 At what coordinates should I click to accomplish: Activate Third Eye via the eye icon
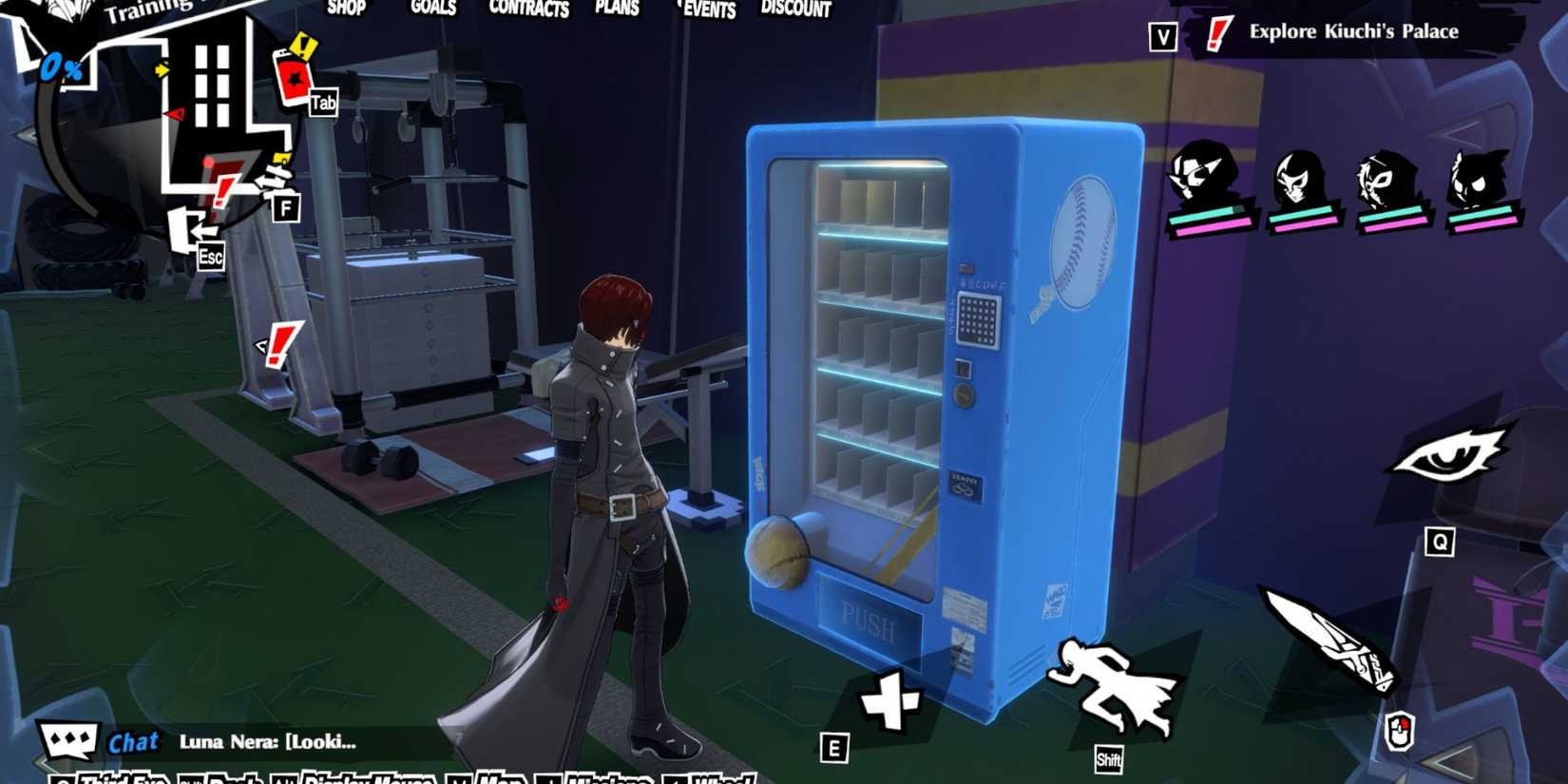1452,454
